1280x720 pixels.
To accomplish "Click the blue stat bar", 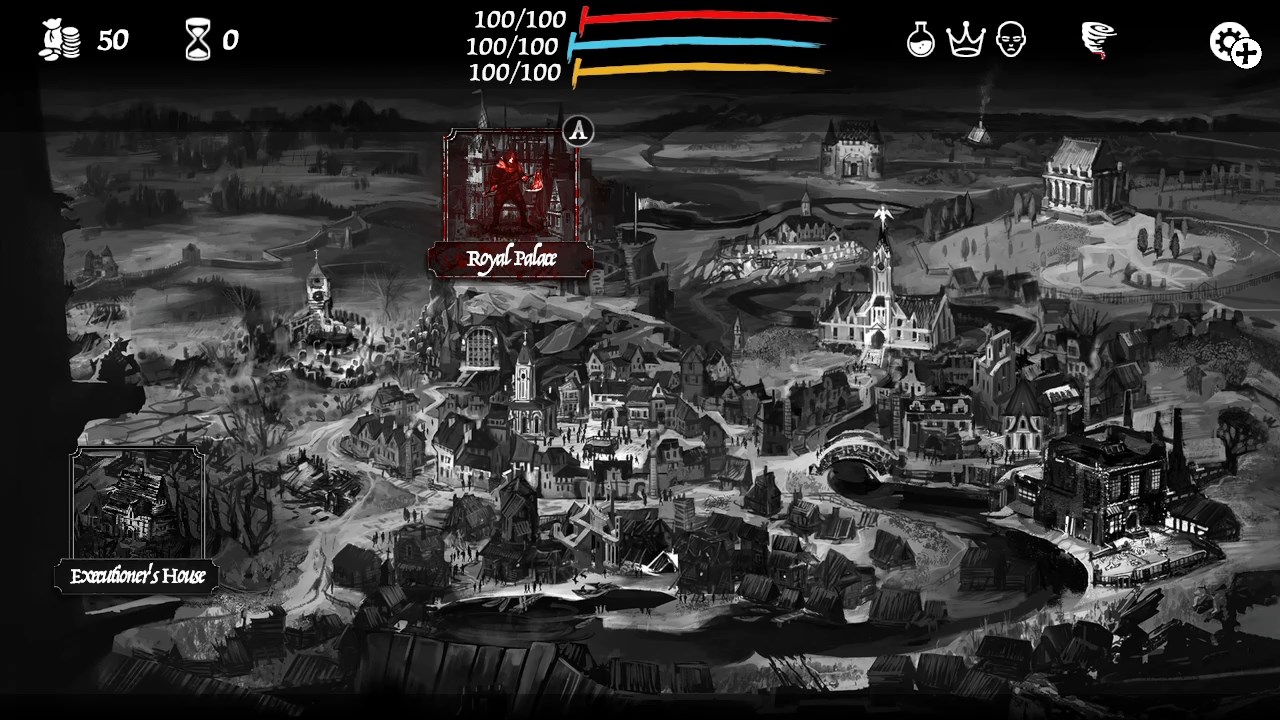I will 700,46.
